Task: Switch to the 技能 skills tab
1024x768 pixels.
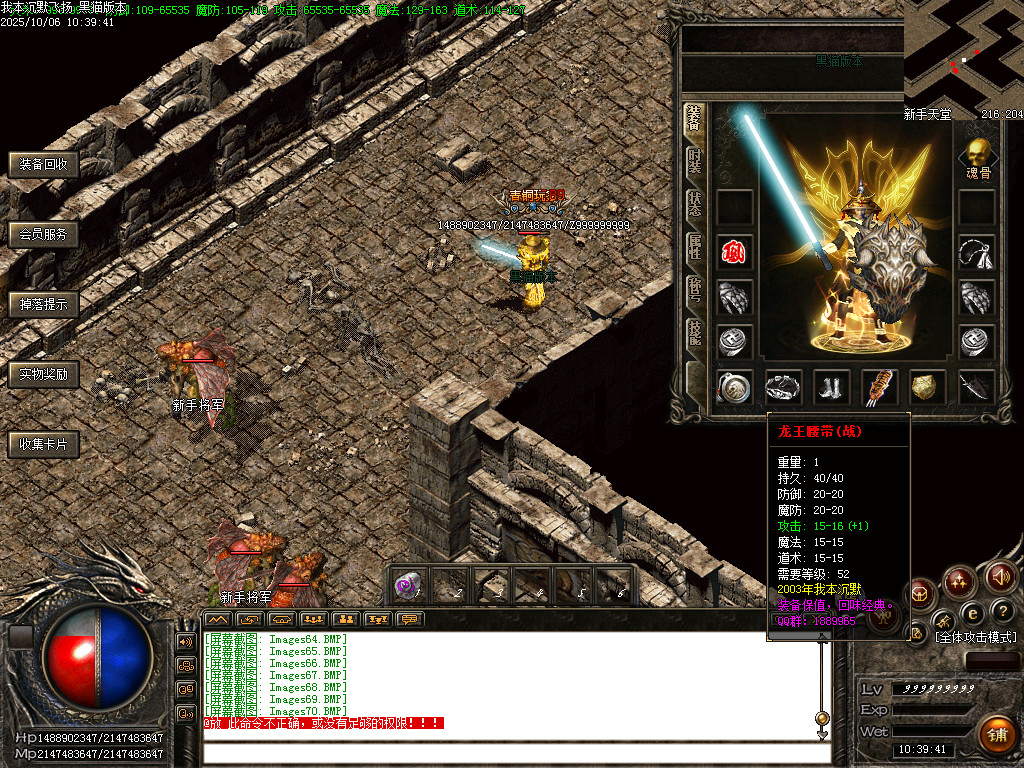Action: (x=694, y=332)
